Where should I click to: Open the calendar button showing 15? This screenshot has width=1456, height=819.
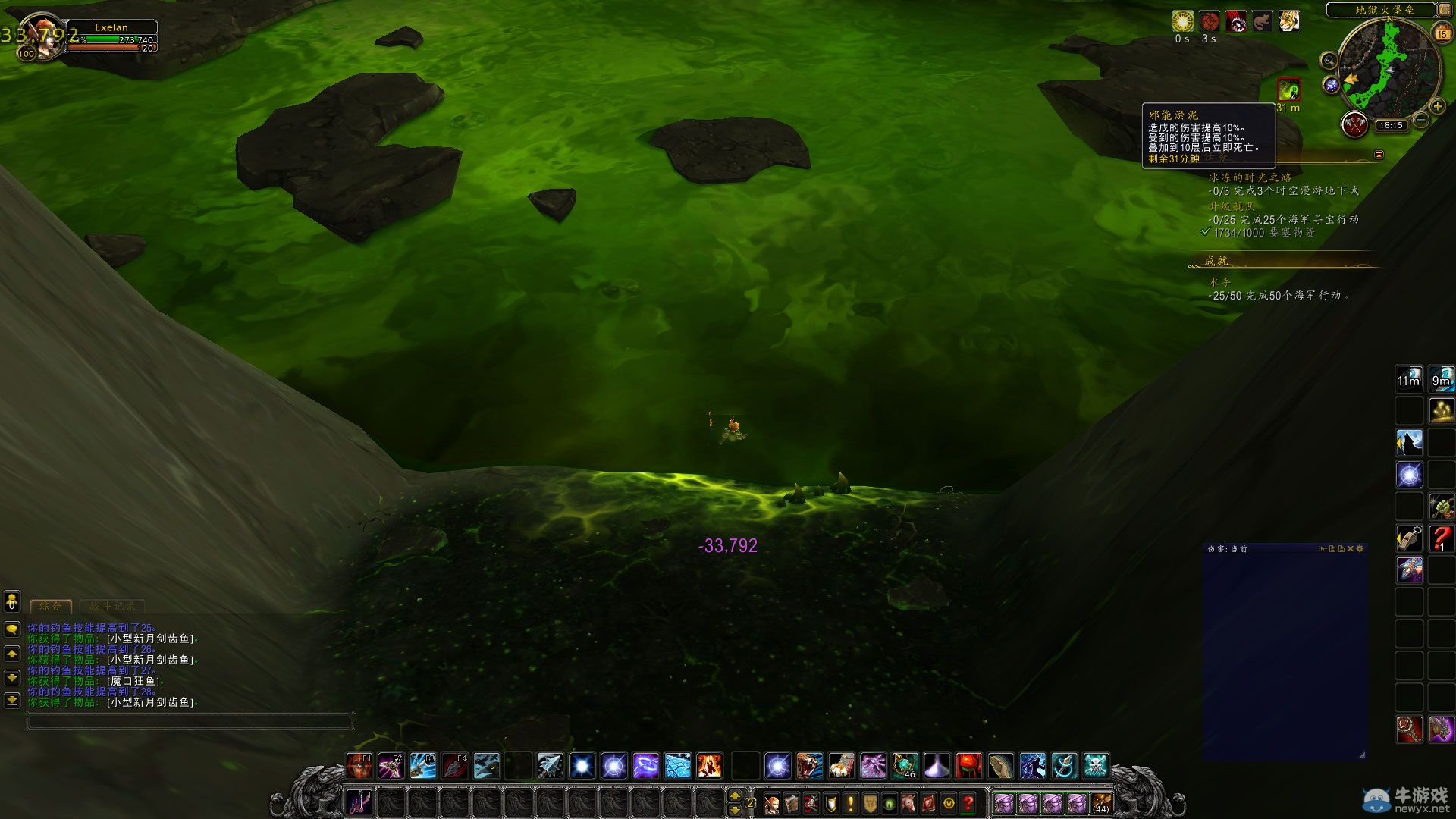point(1442,33)
